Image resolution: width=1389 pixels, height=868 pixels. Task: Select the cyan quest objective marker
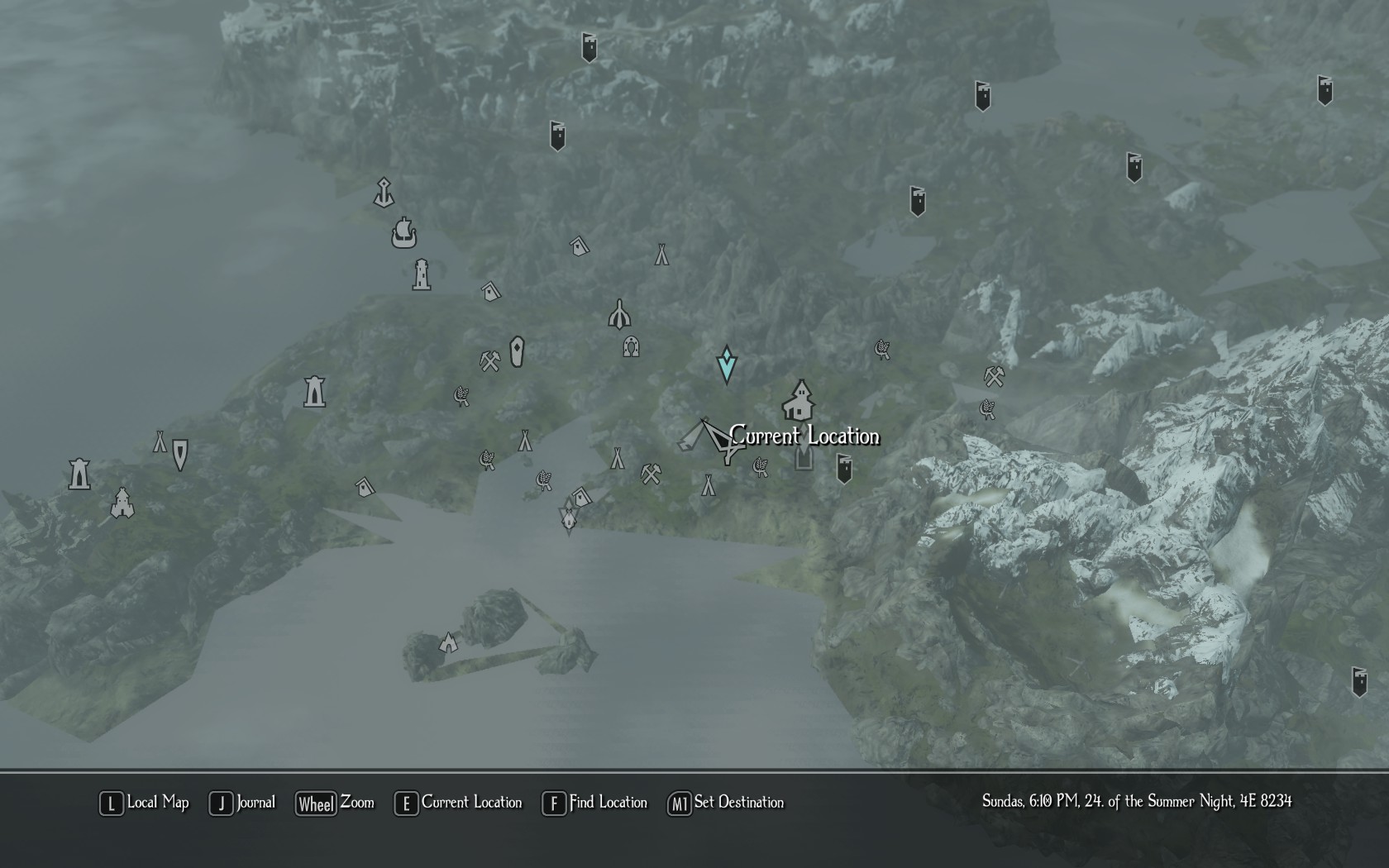pyautogui.click(x=726, y=365)
